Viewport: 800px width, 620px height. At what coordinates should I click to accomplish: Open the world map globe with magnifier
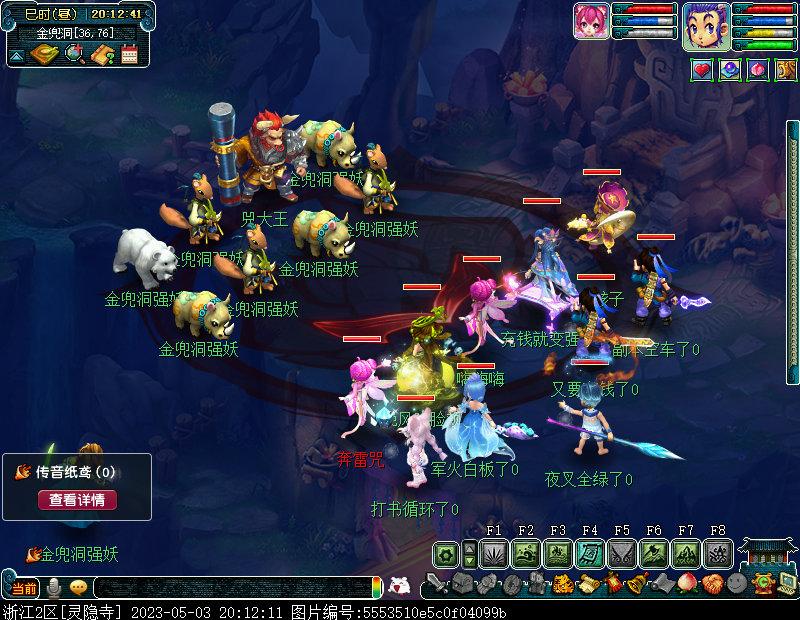coord(74,55)
